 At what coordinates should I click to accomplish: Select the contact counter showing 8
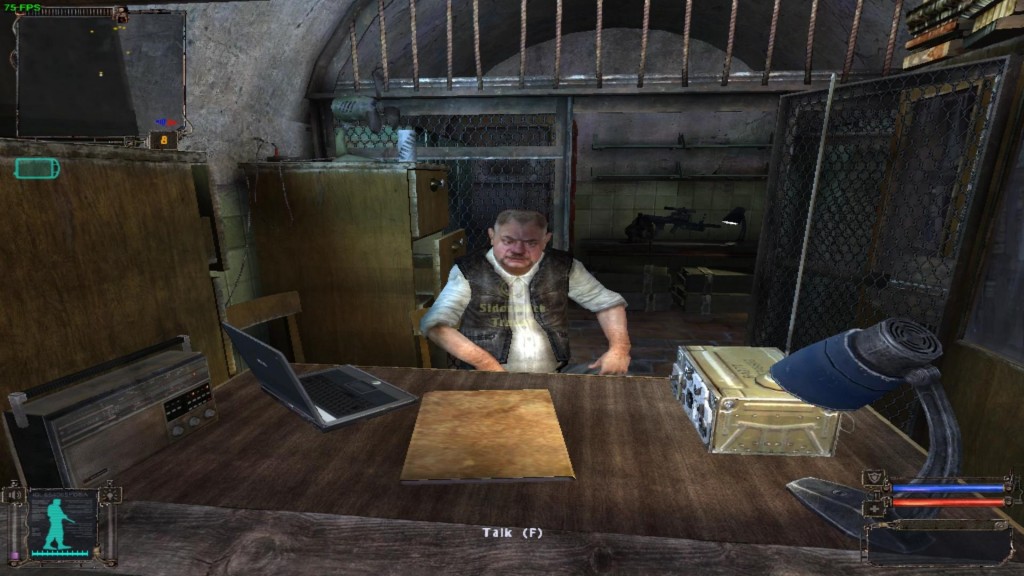click(x=163, y=141)
